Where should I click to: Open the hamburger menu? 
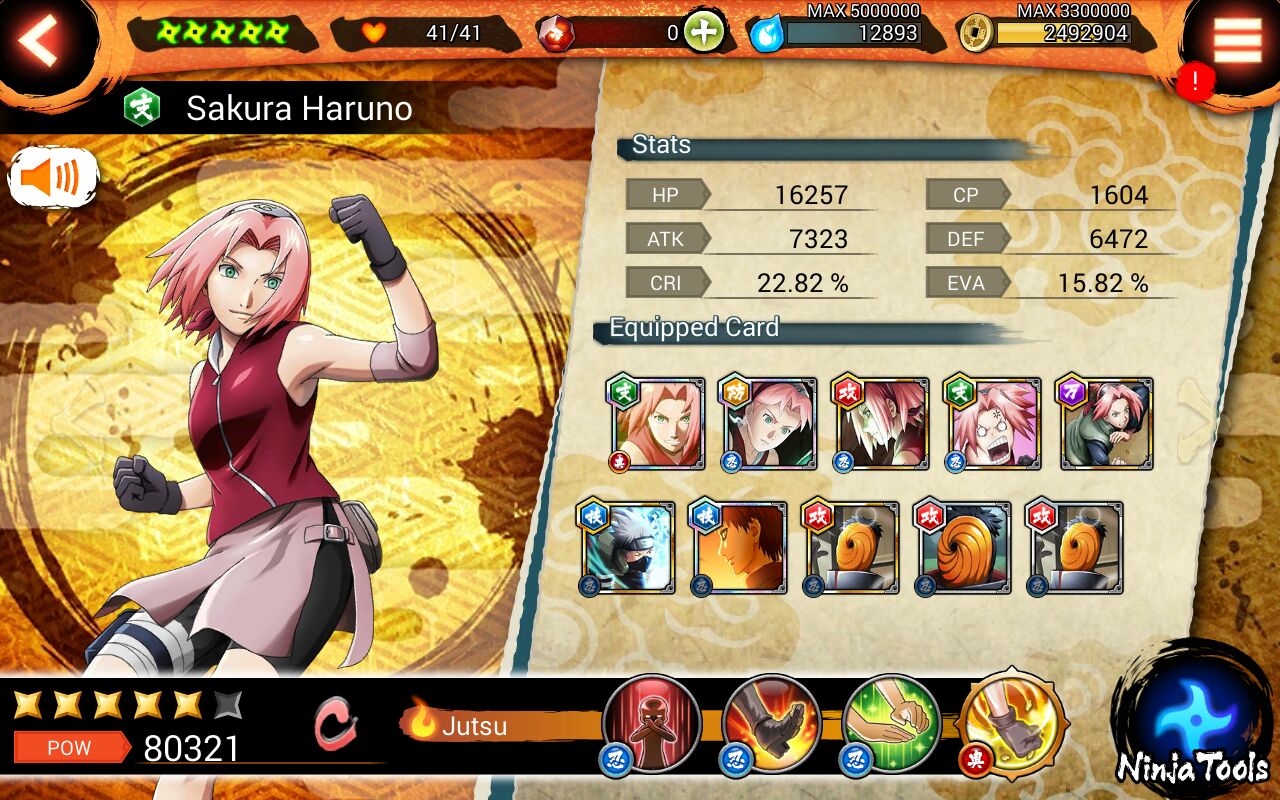coord(1236,41)
